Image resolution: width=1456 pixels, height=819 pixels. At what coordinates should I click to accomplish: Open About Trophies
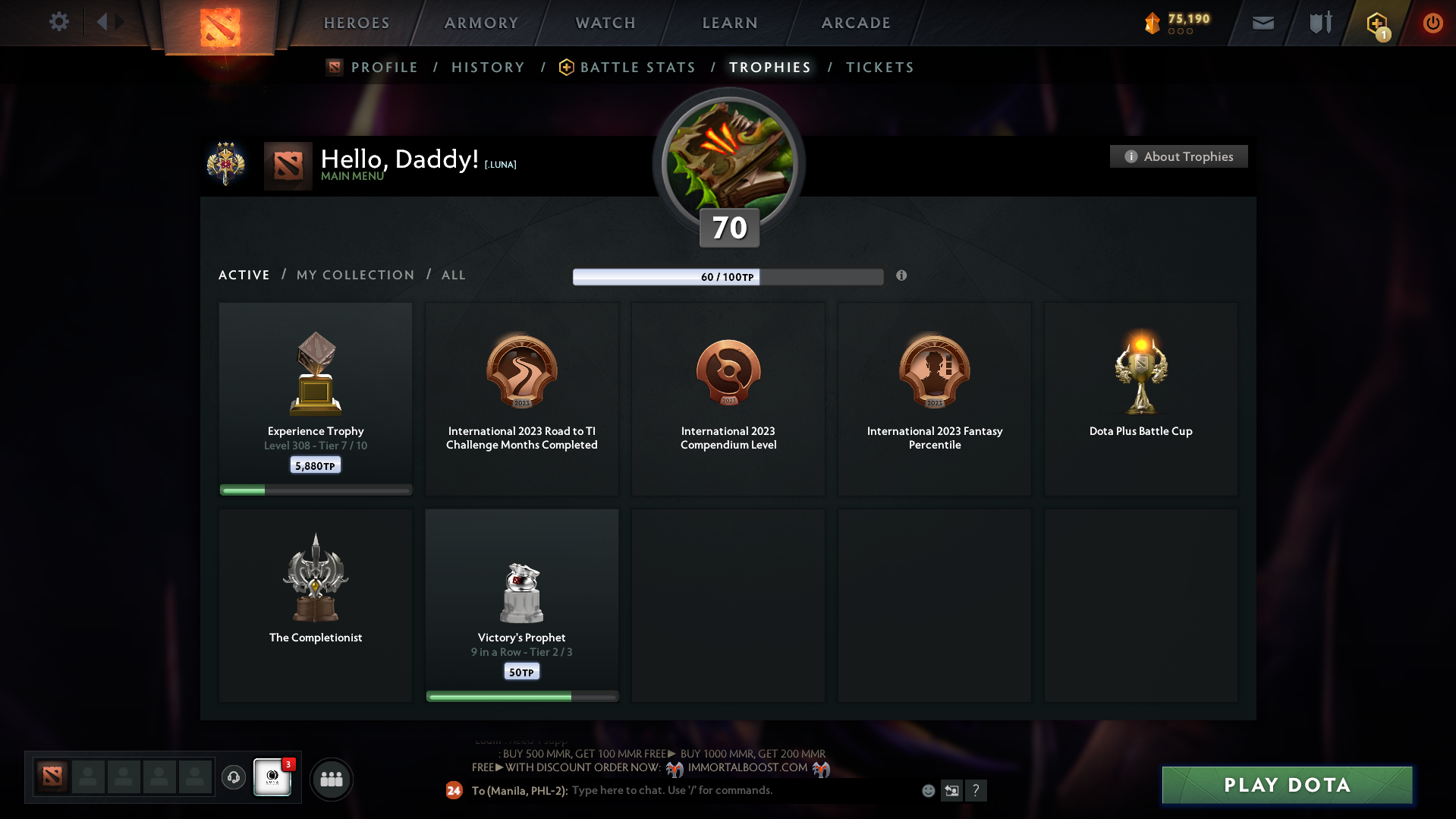tap(1178, 156)
